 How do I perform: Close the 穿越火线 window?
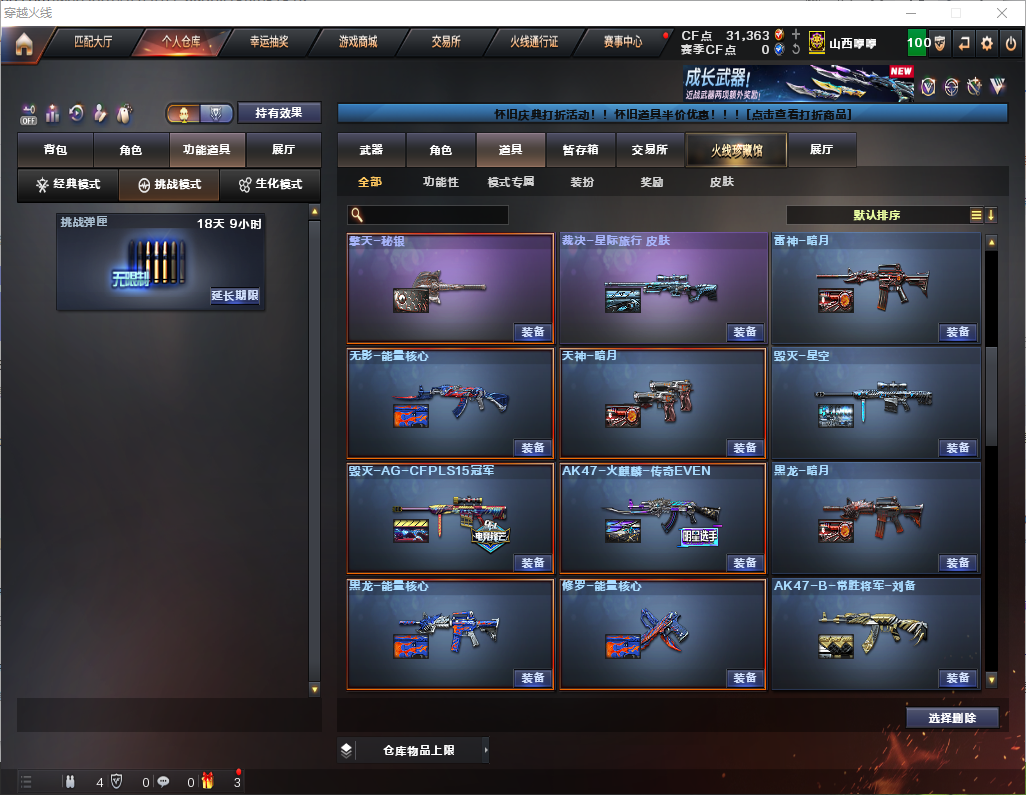point(1002,13)
